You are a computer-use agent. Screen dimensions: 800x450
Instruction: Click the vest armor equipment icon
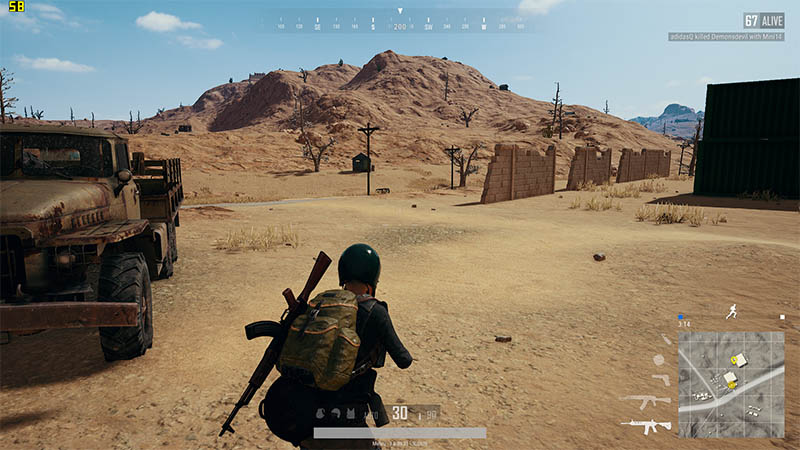[350, 413]
